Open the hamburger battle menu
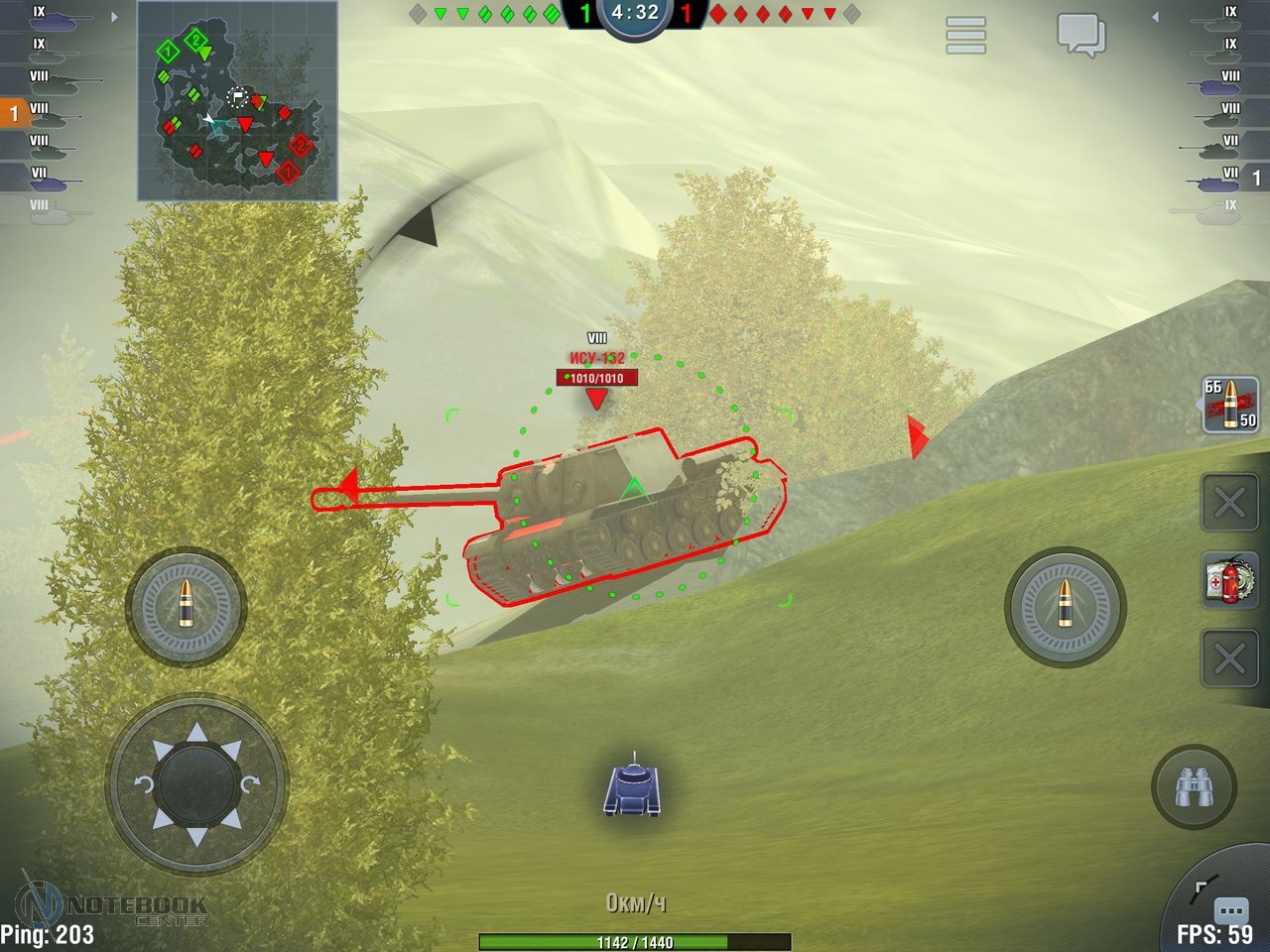Image resolution: width=1270 pixels, height=952 pixels. [x=965, y=35]
